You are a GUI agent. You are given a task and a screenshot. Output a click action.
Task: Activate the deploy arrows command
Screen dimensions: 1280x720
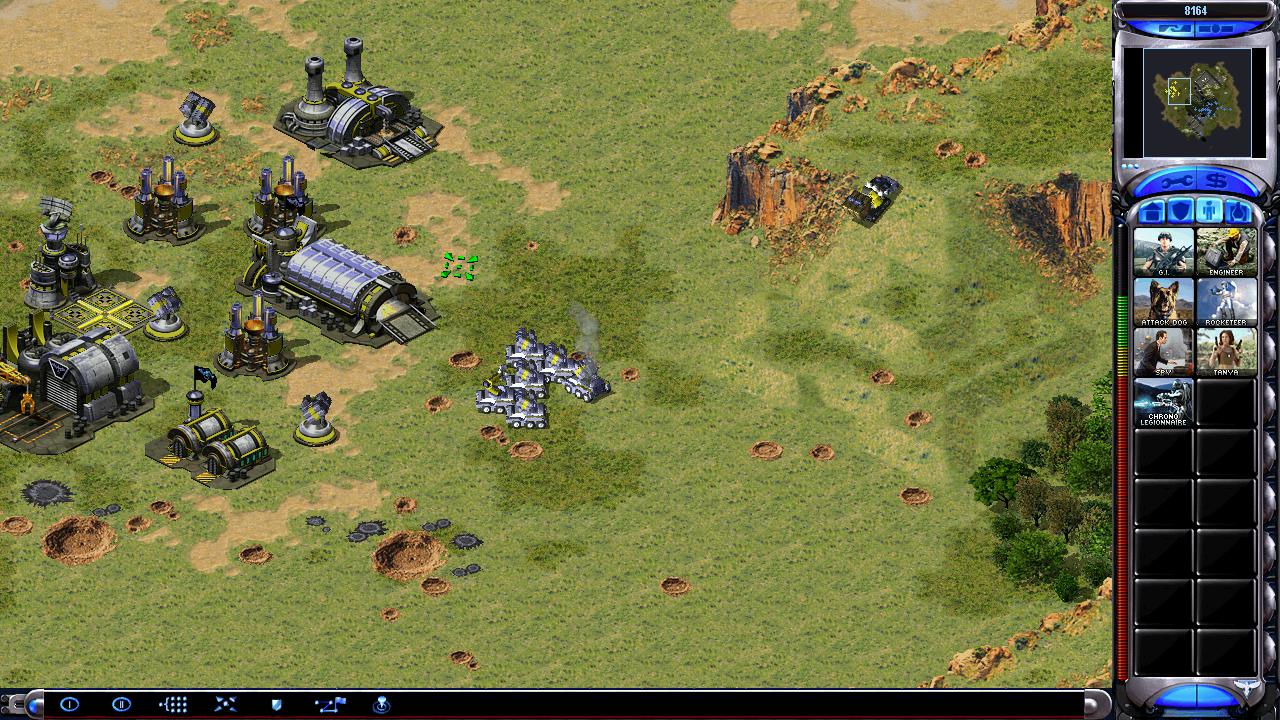point(225,704)
